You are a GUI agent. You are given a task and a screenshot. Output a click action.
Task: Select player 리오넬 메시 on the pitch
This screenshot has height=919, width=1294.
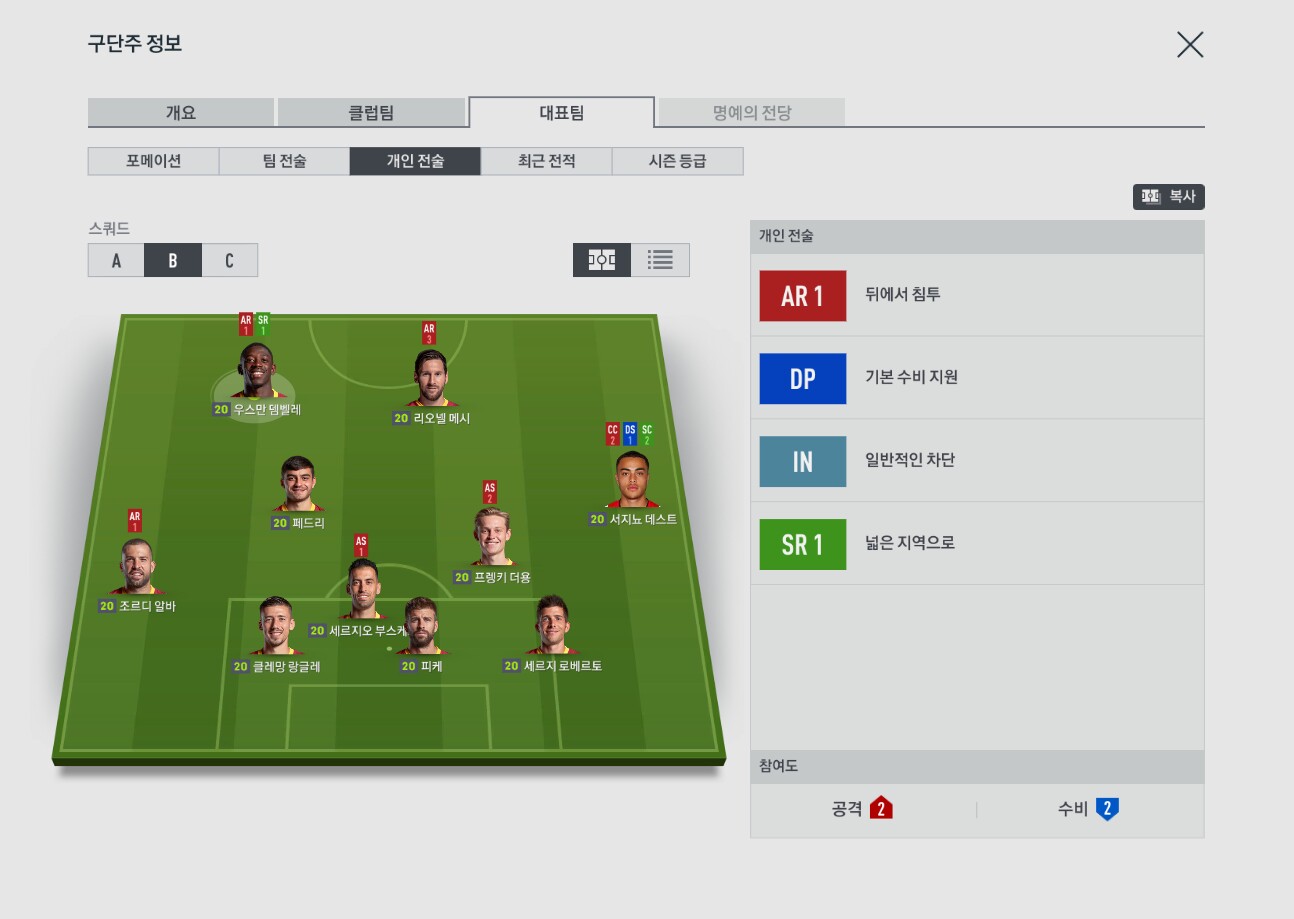432,381
